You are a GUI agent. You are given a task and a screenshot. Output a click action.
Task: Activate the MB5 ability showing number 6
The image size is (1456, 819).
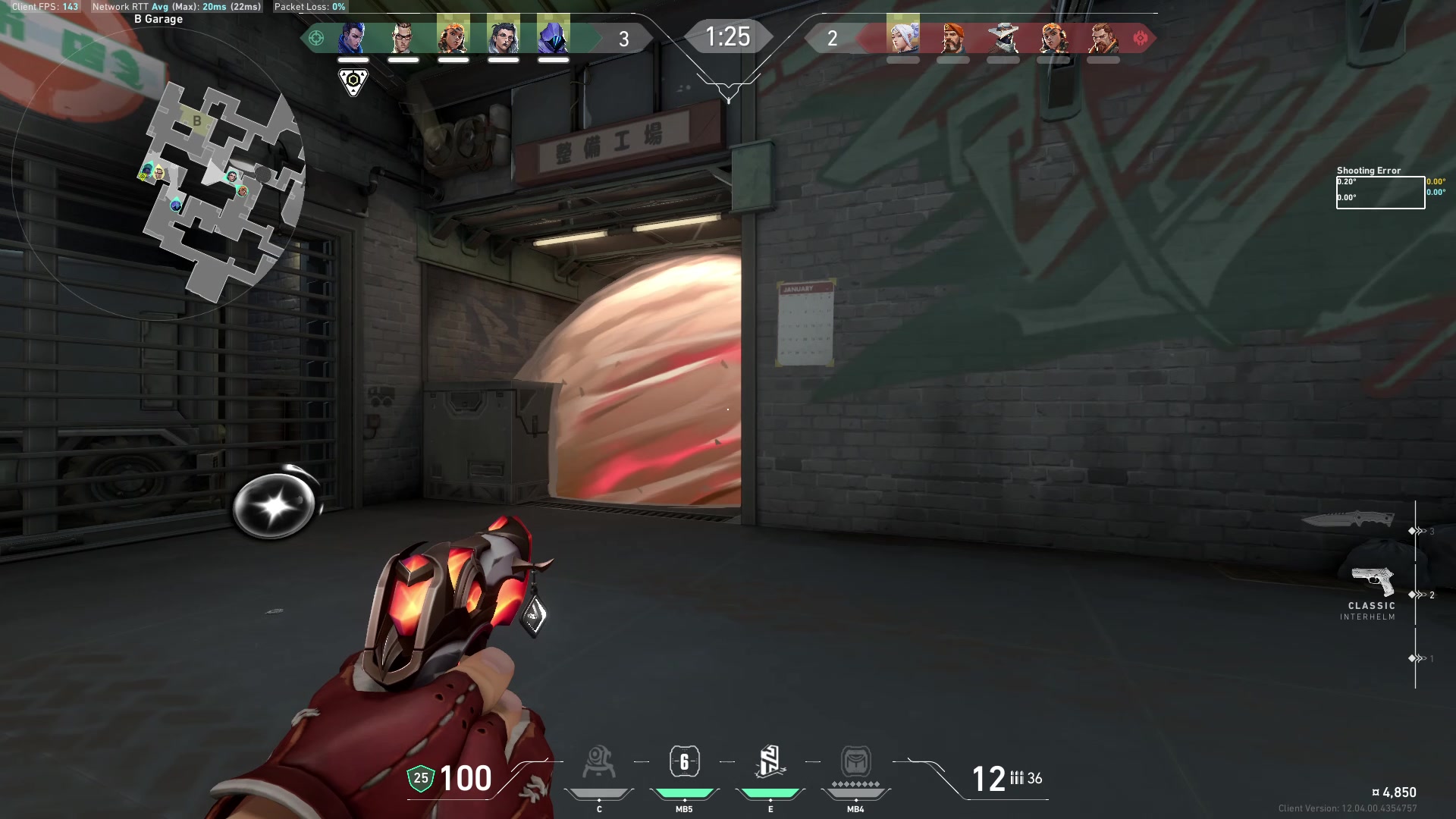pyautogui.click(x=684, y=762)
